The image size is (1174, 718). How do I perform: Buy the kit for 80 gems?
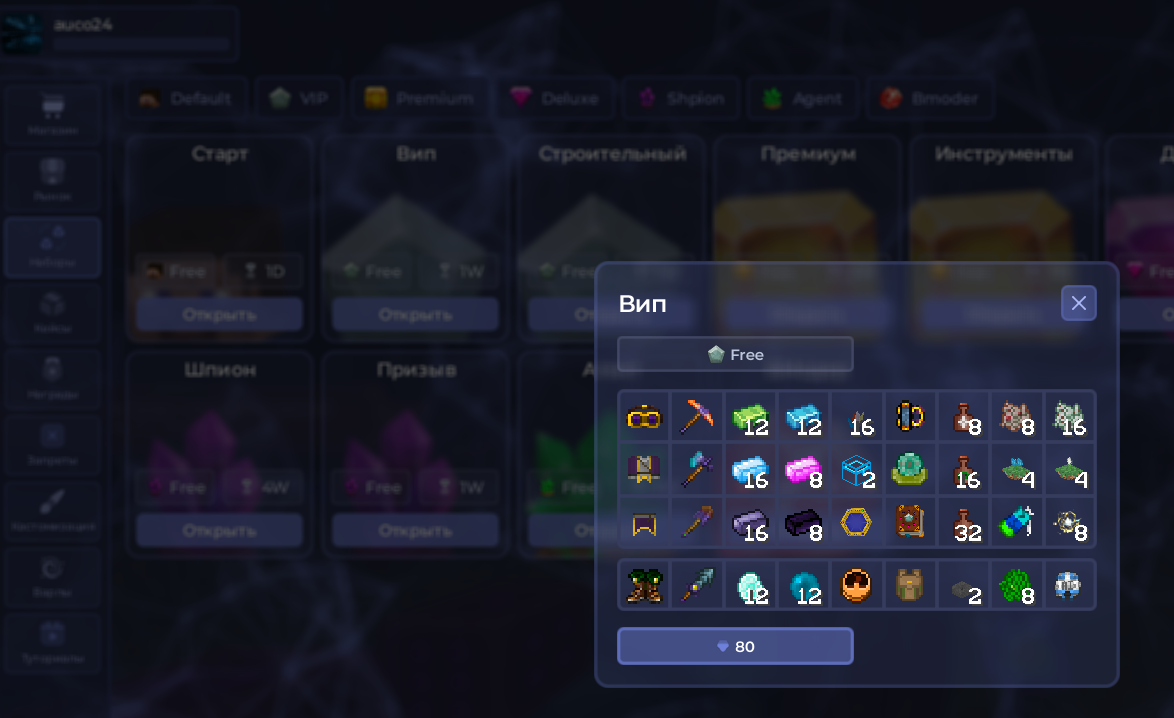tap(735, 646)
